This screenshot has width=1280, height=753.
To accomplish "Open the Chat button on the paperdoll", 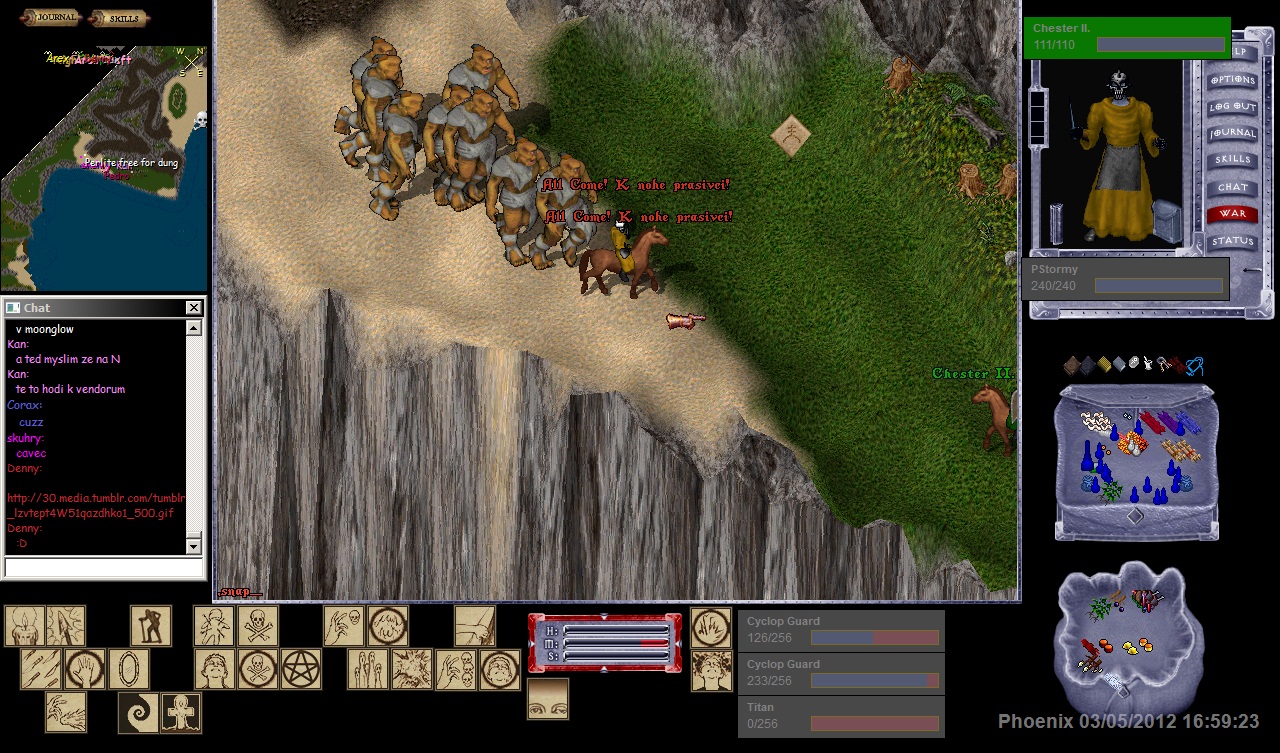I will click(x=1232, y=187).
